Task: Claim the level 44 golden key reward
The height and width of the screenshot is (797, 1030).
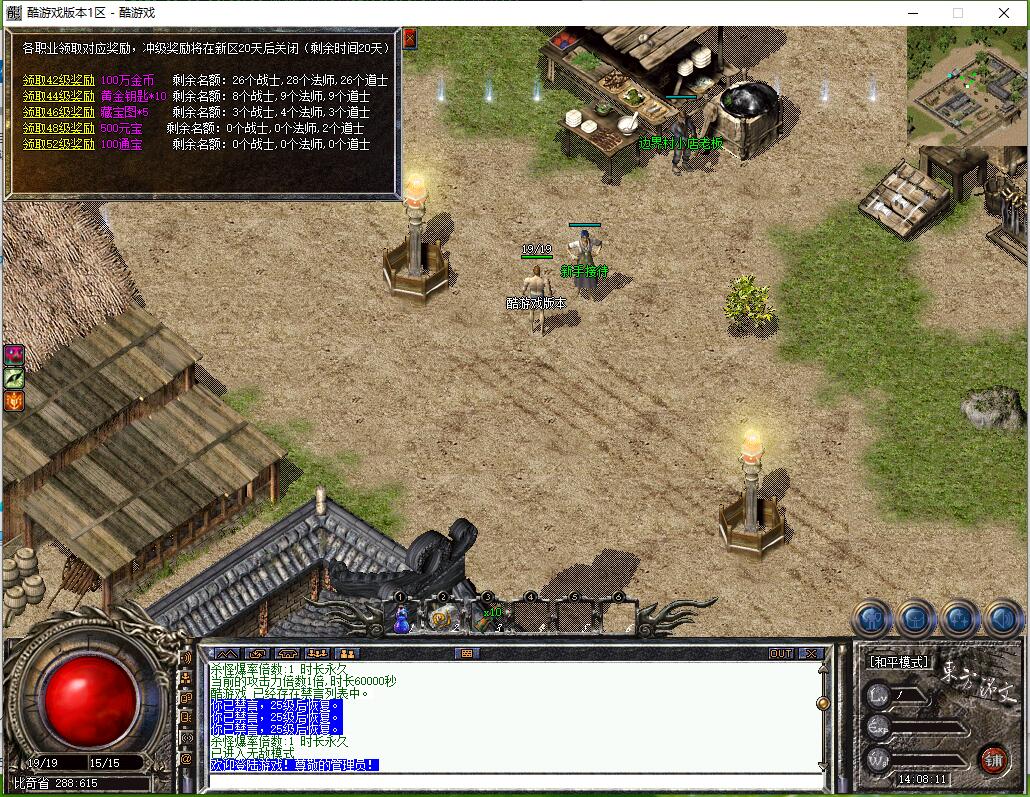Action: [x=59, y=96]
